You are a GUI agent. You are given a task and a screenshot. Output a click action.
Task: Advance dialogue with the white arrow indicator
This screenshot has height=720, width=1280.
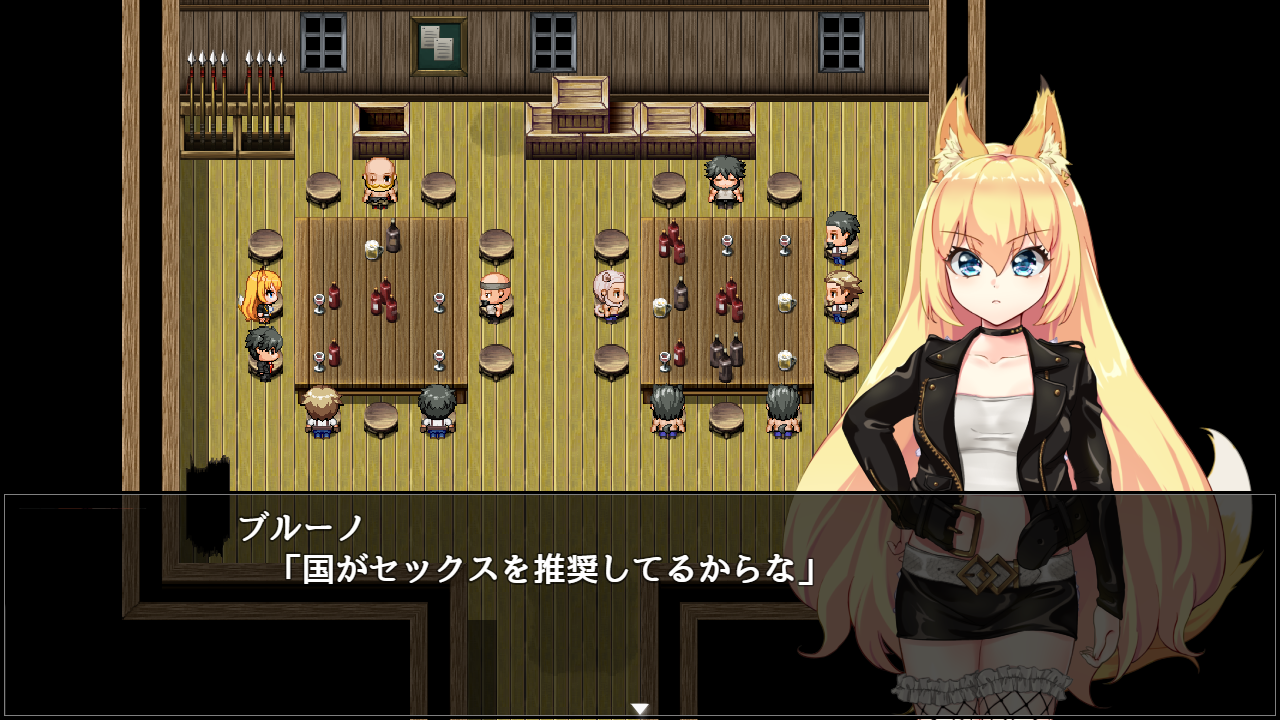[x=640, y=709]
